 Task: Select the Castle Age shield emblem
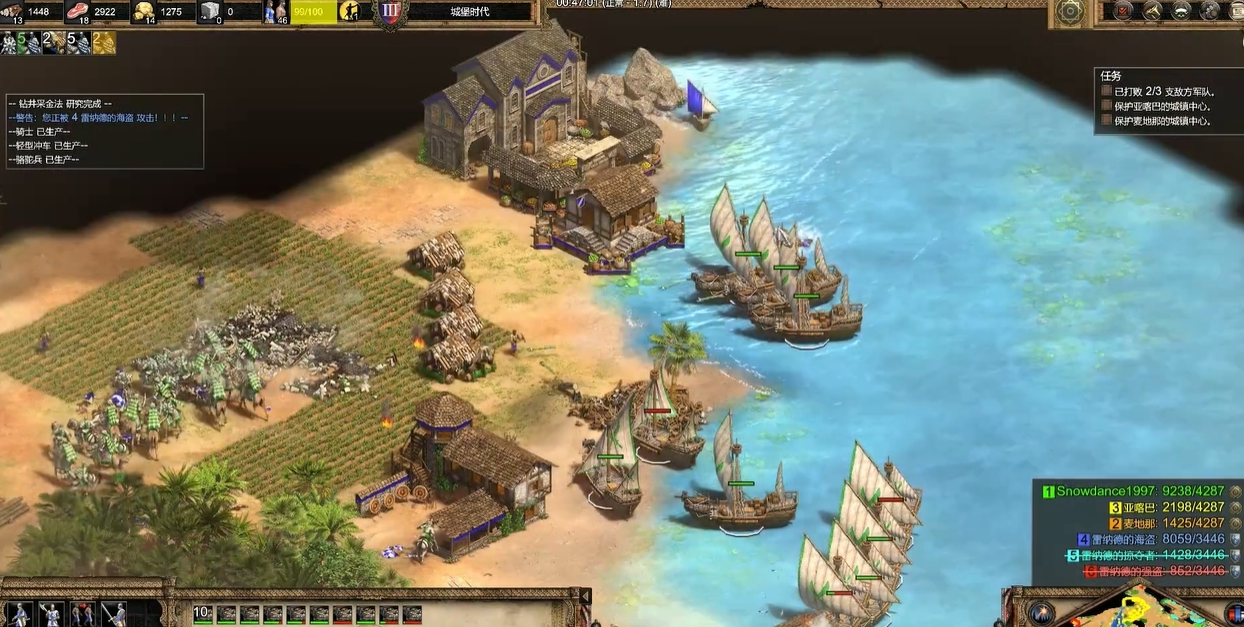[x=389, y=12]
